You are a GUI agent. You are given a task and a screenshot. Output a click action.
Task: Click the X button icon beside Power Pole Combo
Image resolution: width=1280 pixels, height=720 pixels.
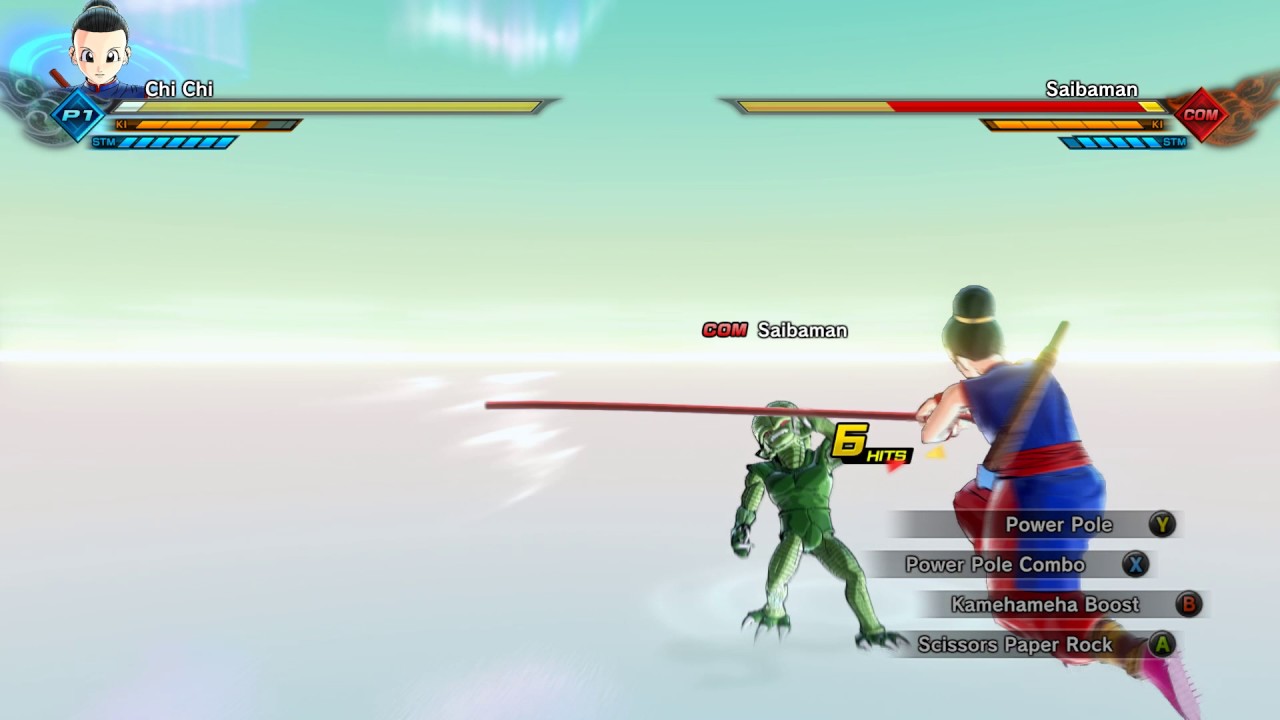click(x=1135, y=564)
